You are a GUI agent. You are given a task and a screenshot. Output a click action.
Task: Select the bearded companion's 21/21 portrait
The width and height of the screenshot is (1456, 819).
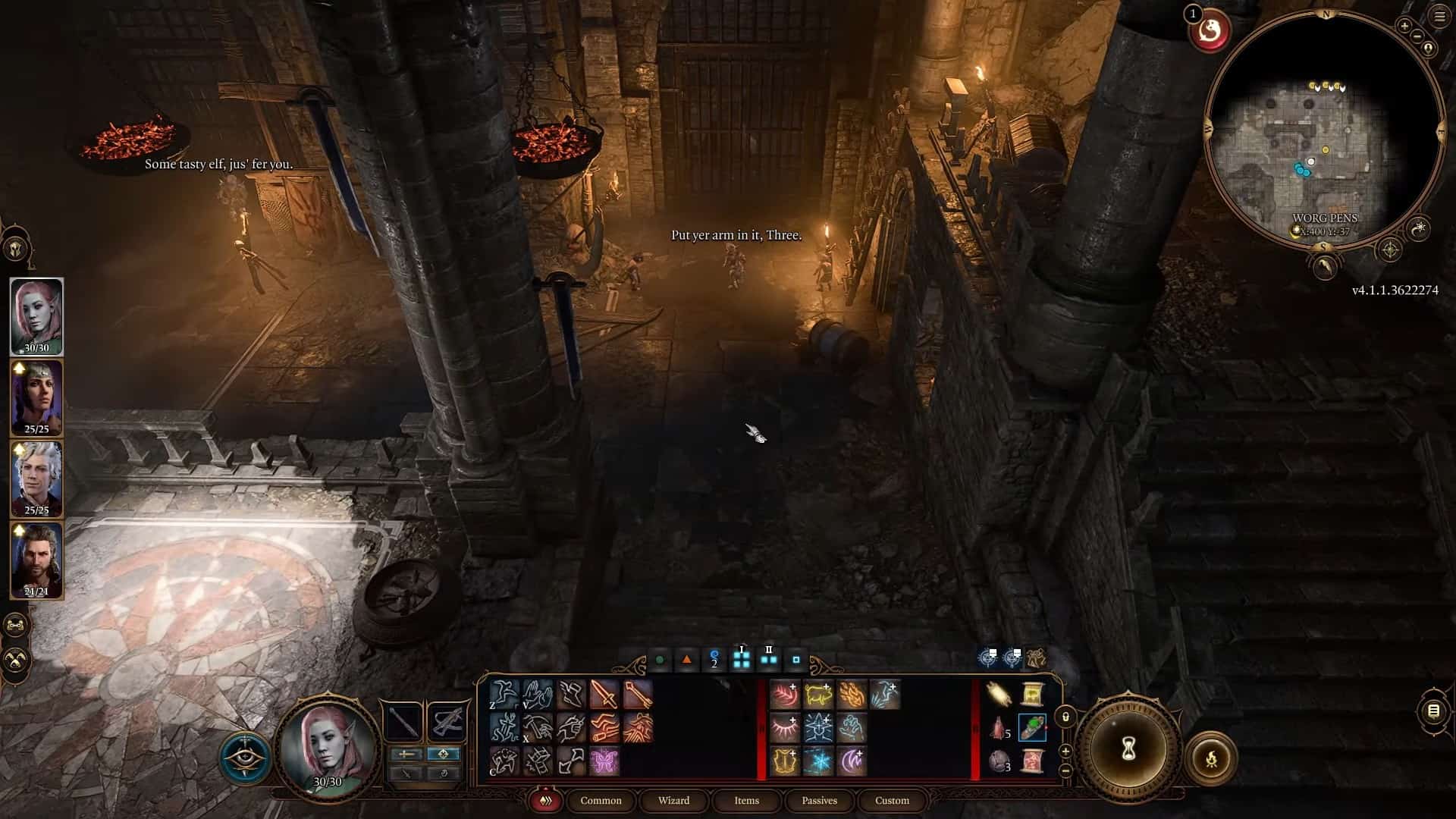36,561
